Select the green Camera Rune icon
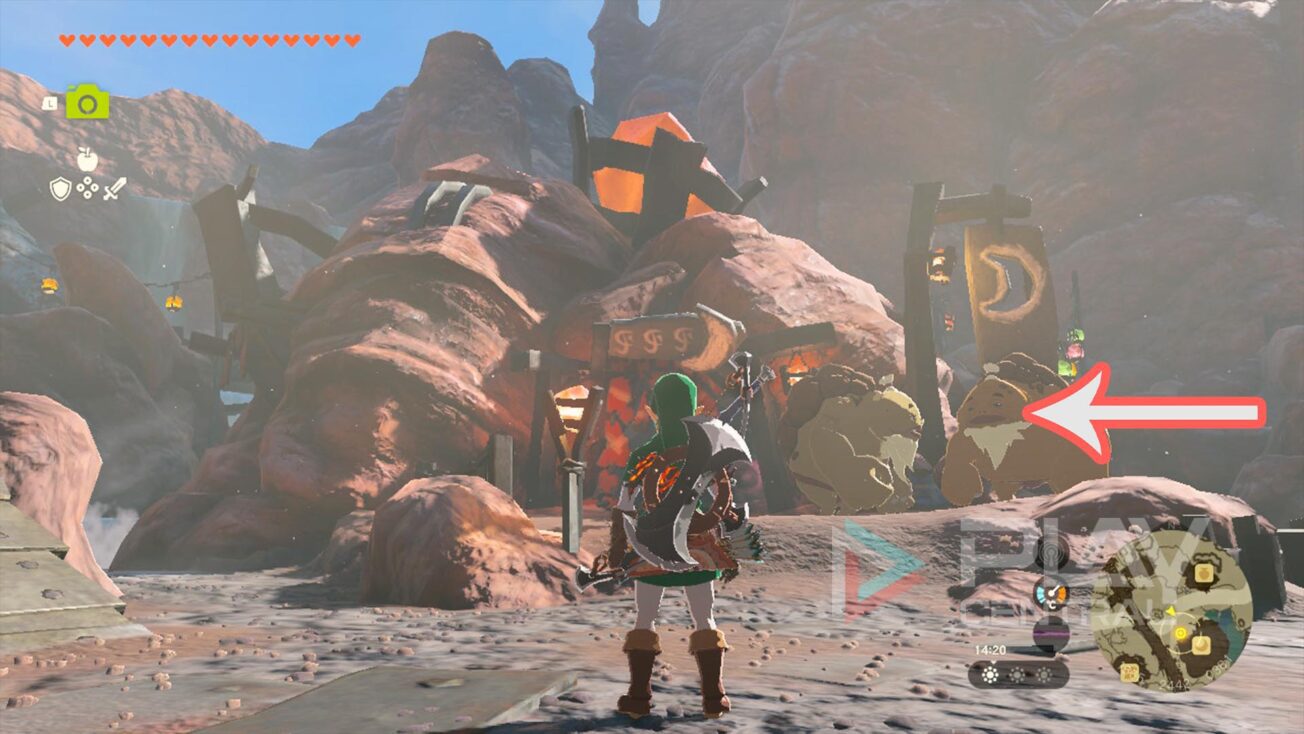1304x734 pixels. [87, 101]
